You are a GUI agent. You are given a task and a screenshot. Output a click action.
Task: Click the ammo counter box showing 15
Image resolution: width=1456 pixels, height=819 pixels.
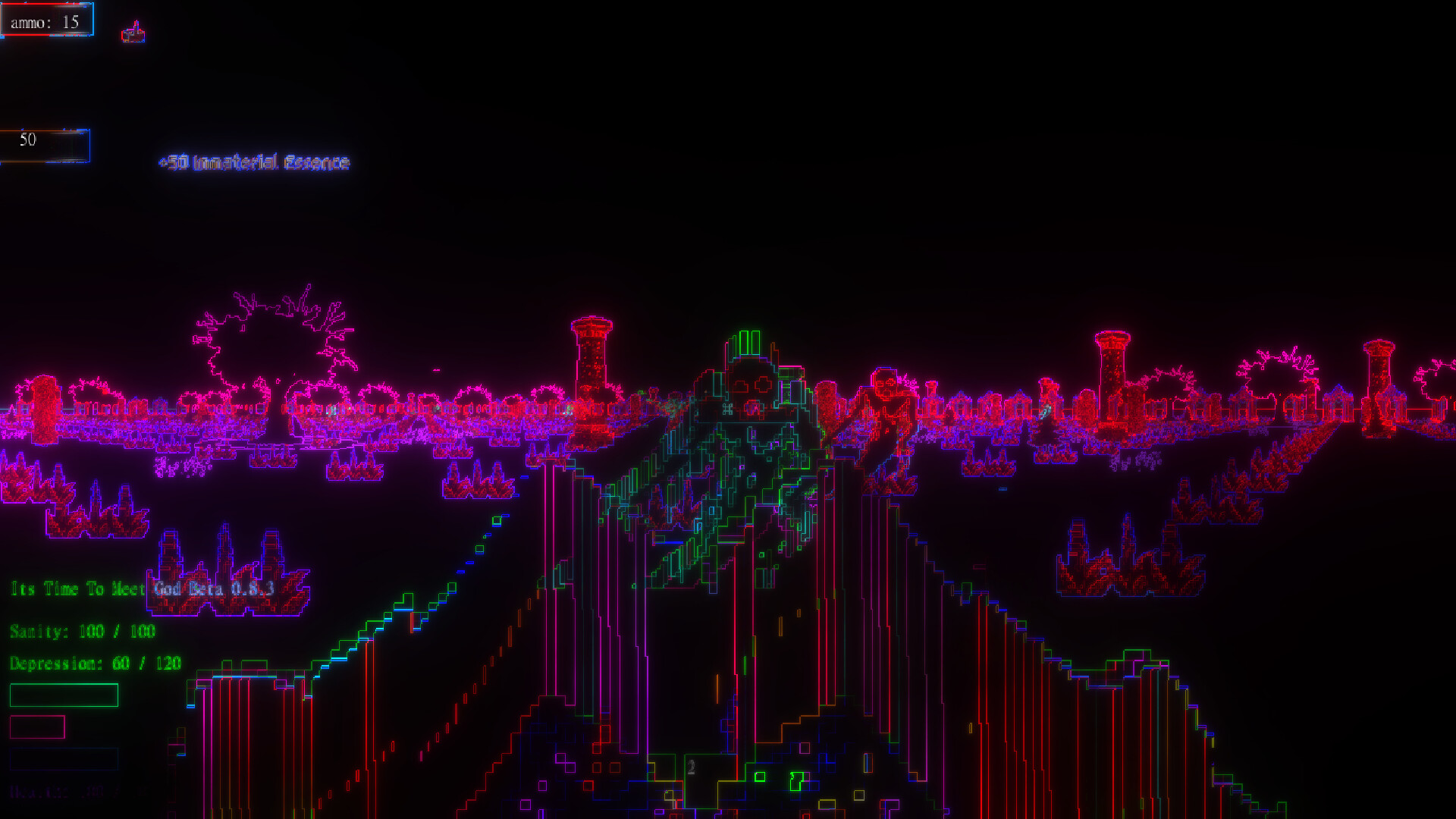pyautogui.click(x=47, y=20)
